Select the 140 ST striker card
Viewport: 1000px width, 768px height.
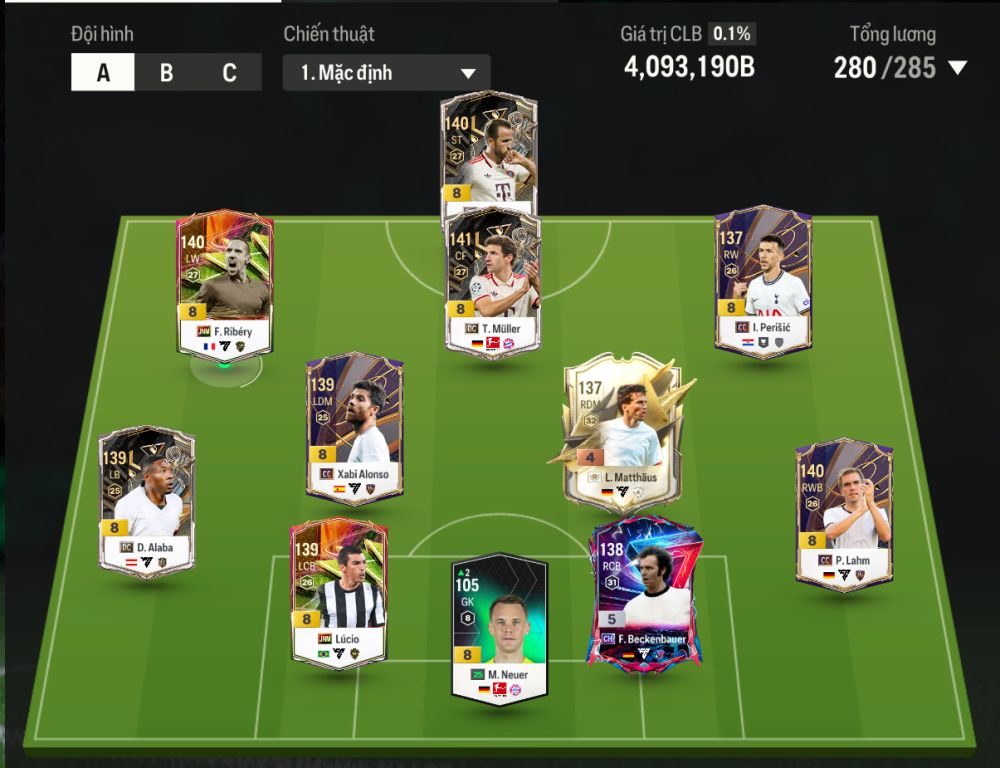pyautogui.click(x=489, y=150)
